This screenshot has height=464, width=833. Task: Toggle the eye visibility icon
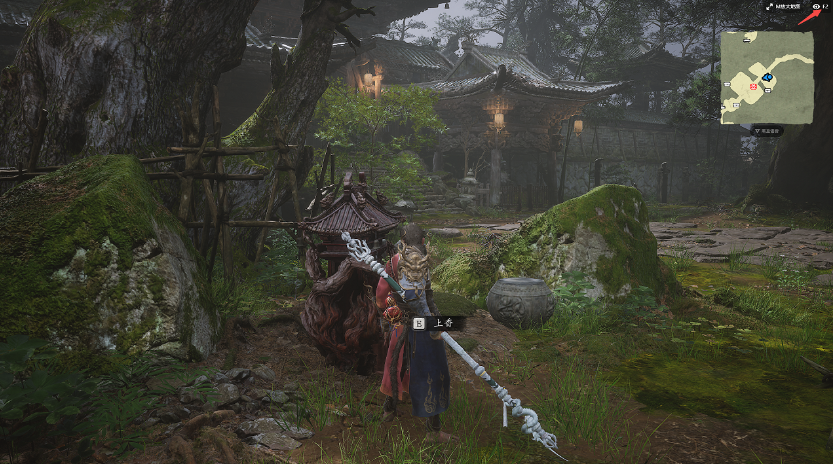tap(817, 6)
